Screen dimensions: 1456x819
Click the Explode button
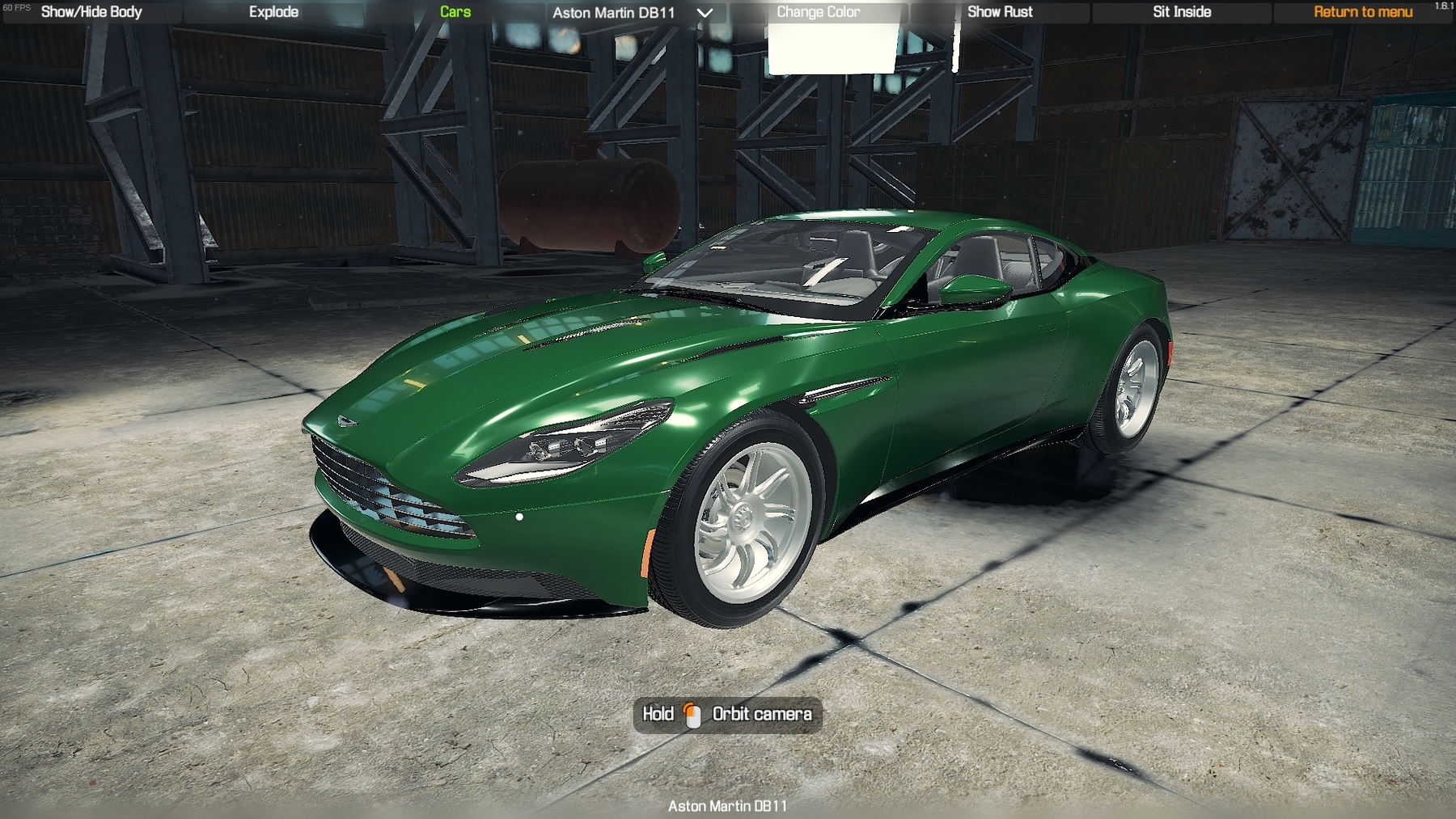tap(273, 12)
